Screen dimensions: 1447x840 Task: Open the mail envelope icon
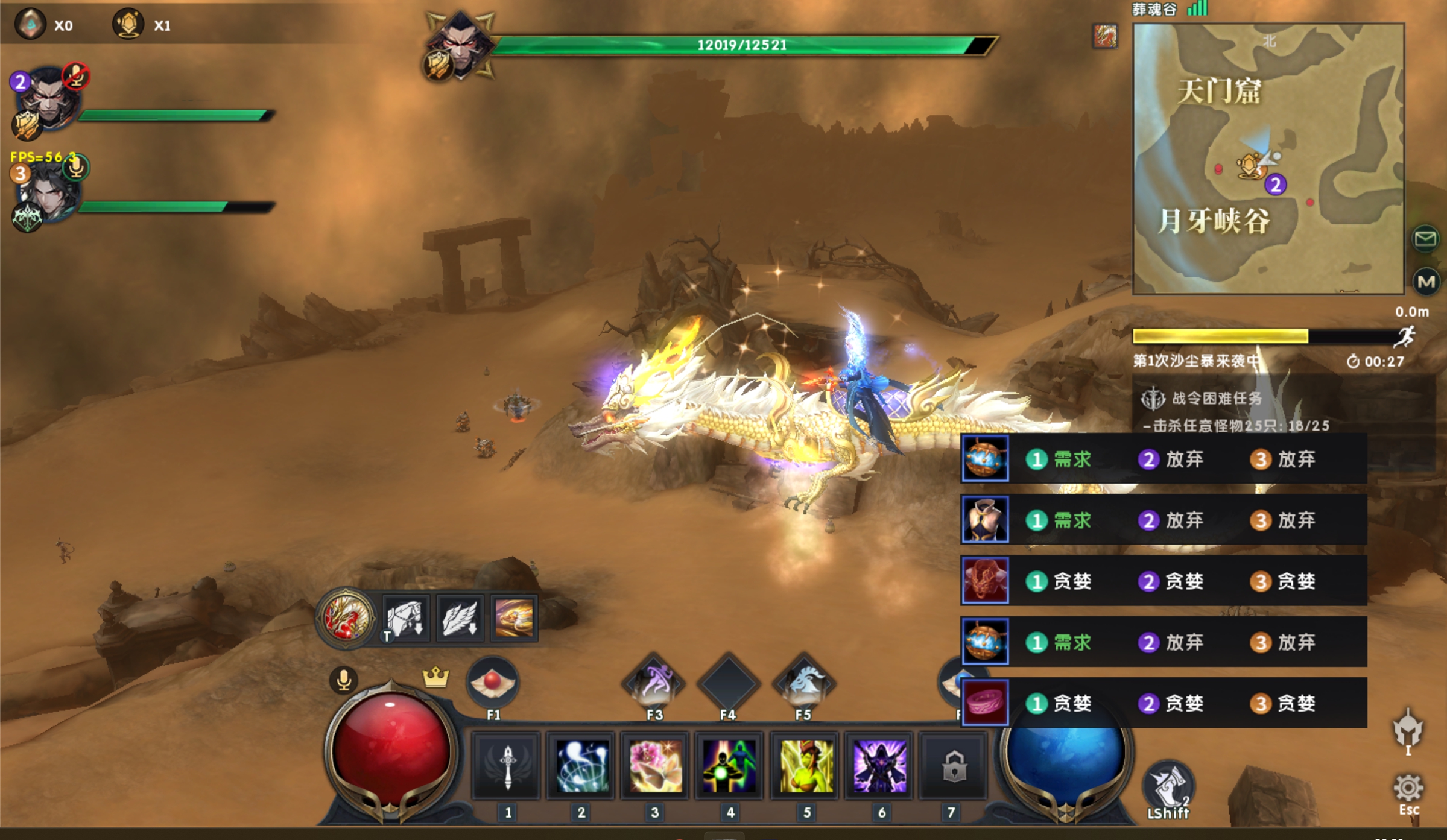tap(1425, 239)
